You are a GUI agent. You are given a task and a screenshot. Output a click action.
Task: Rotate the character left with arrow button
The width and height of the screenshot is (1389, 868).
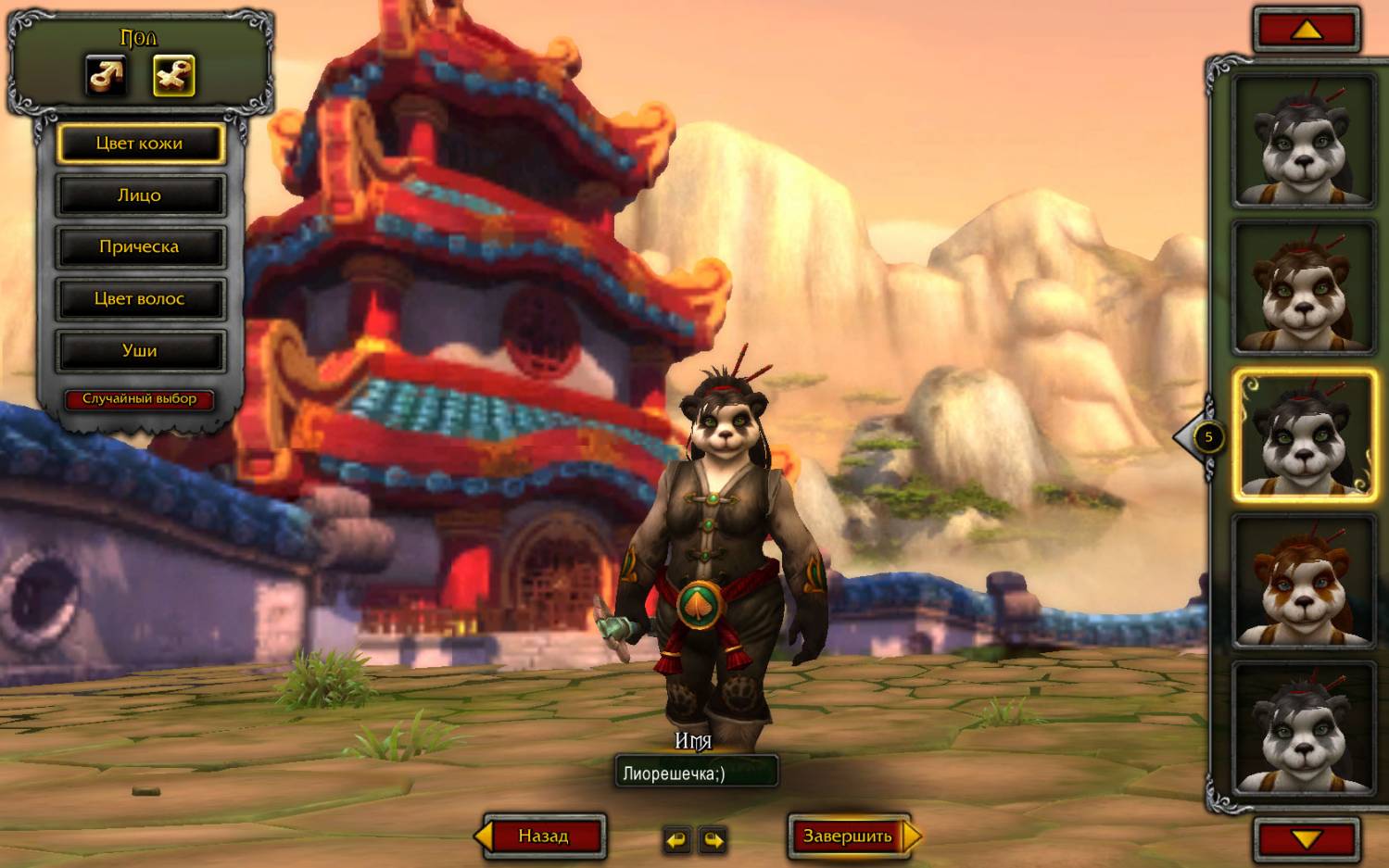point(677,839)
